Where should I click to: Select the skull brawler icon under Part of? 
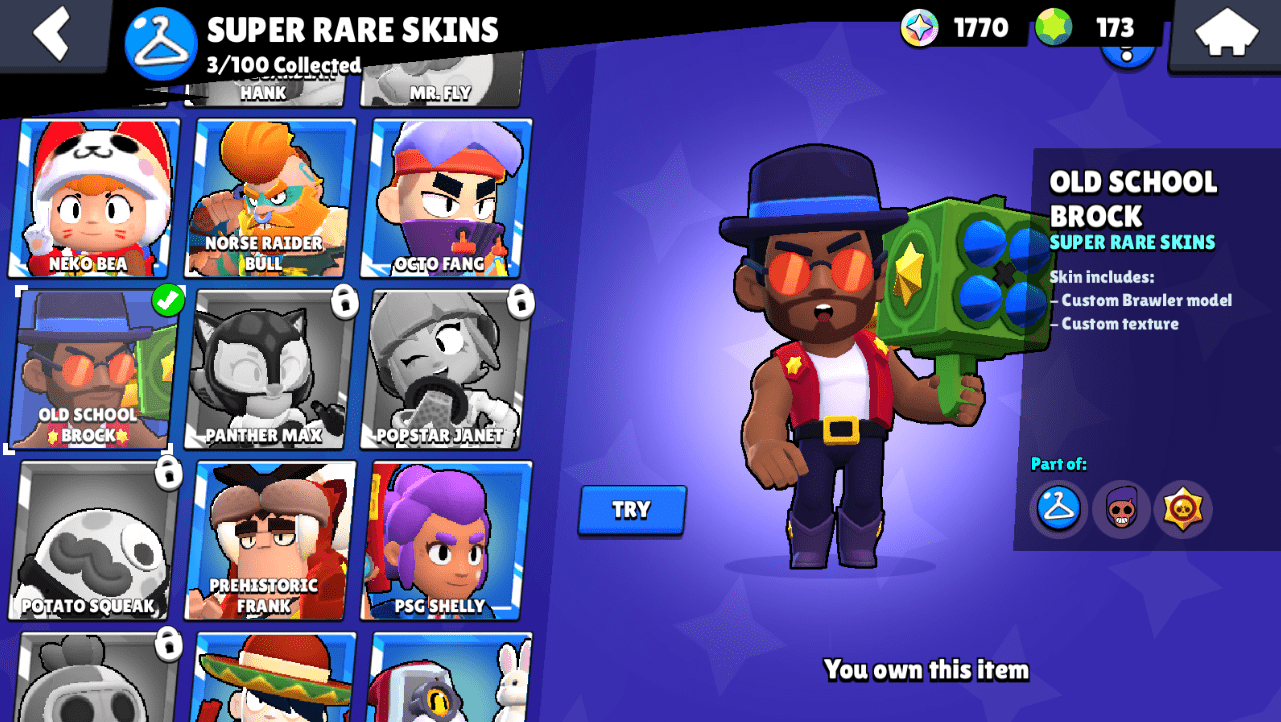1120,509
